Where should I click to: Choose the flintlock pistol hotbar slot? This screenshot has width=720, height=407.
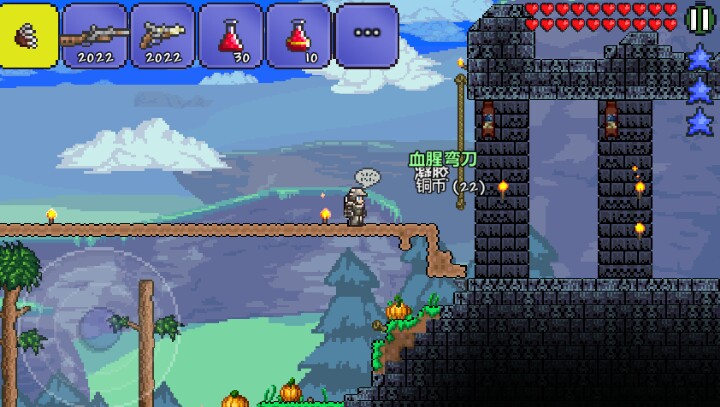pyautogui.click(x=163, y=35)
